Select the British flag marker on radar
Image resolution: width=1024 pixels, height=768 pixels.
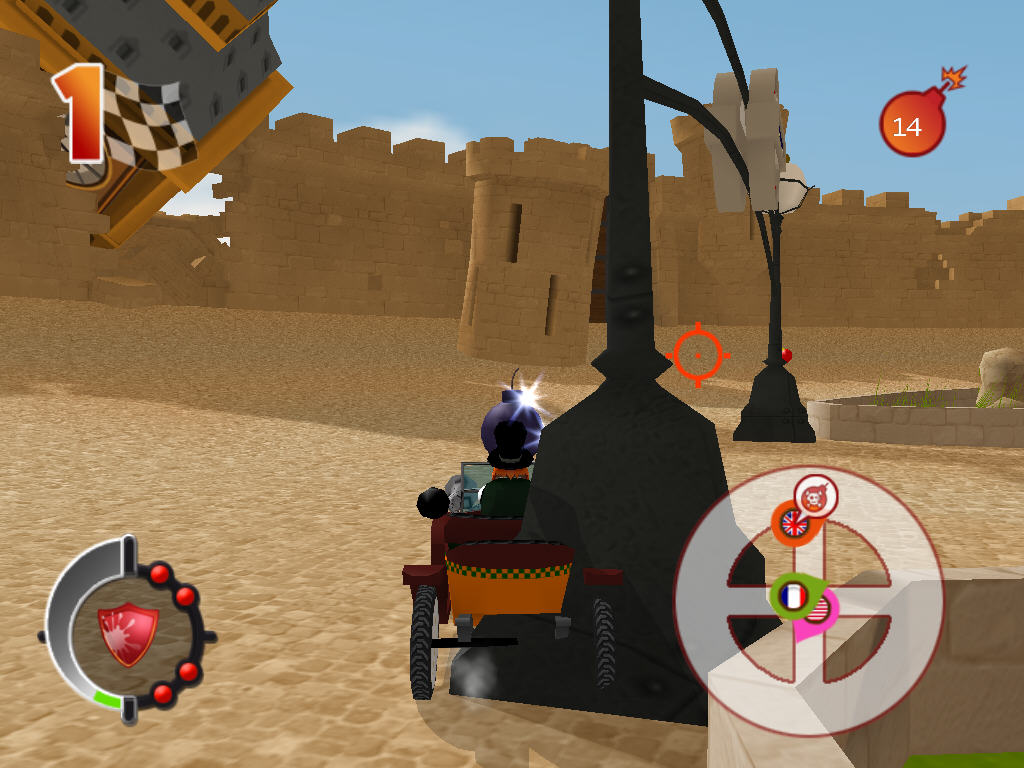(794, 523)
